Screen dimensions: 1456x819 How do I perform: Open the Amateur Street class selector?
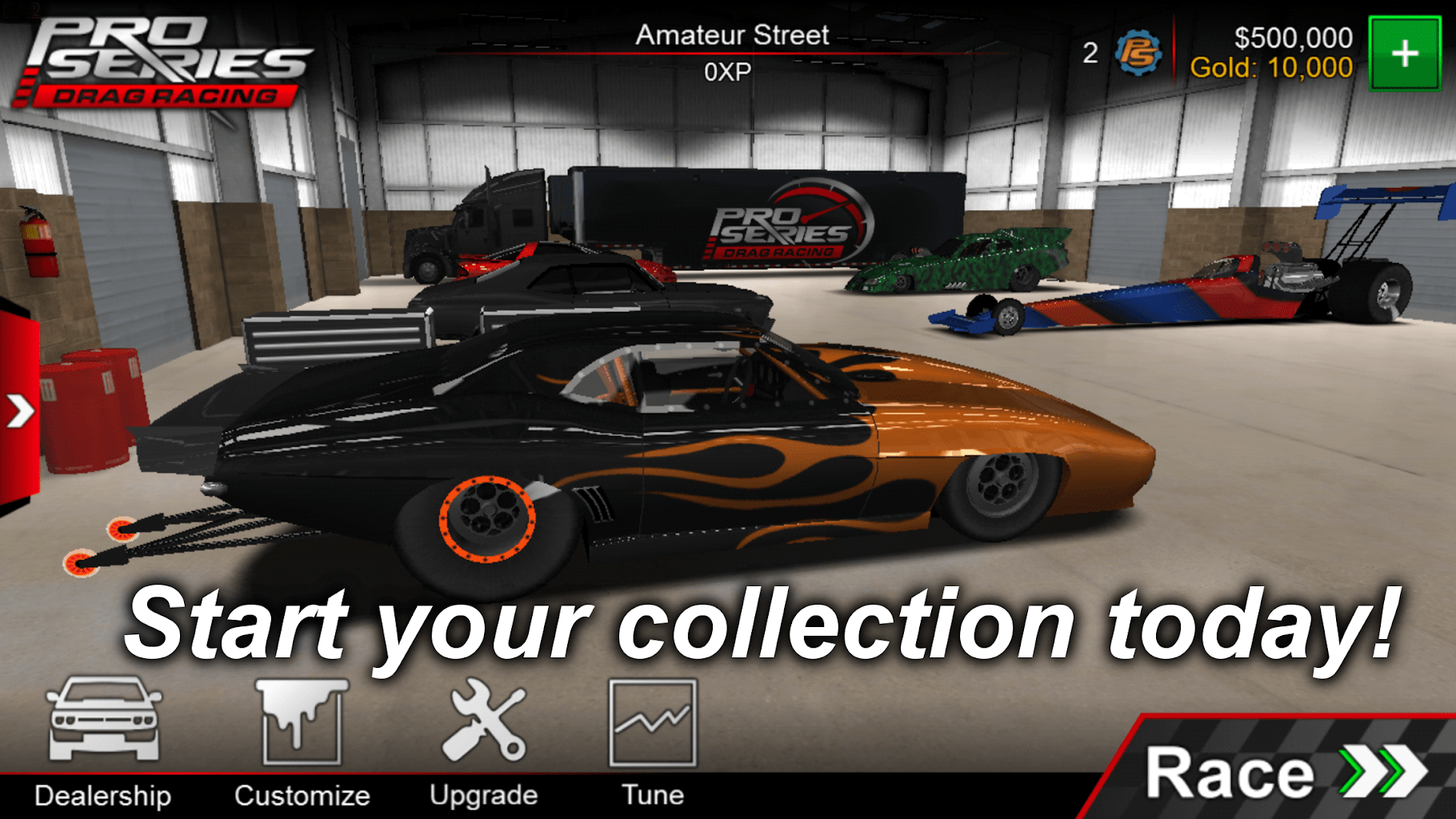coord(730,34)
